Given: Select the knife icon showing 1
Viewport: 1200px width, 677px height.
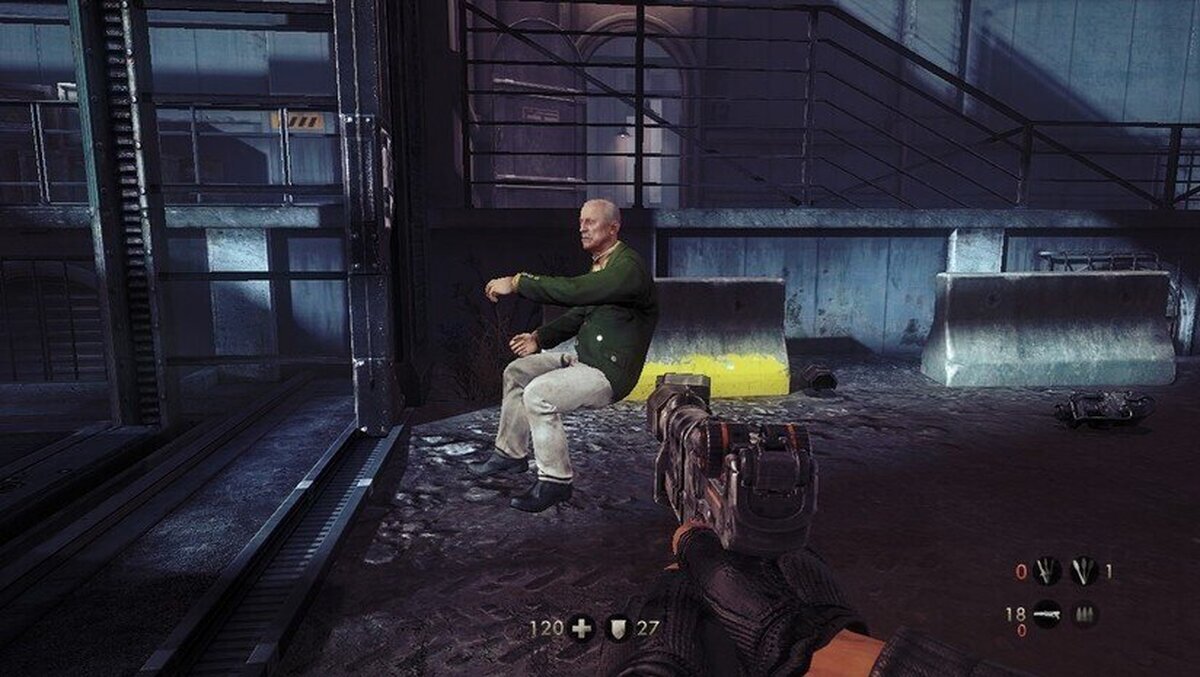Looking at the screenshot, I should coord(1083,571).
